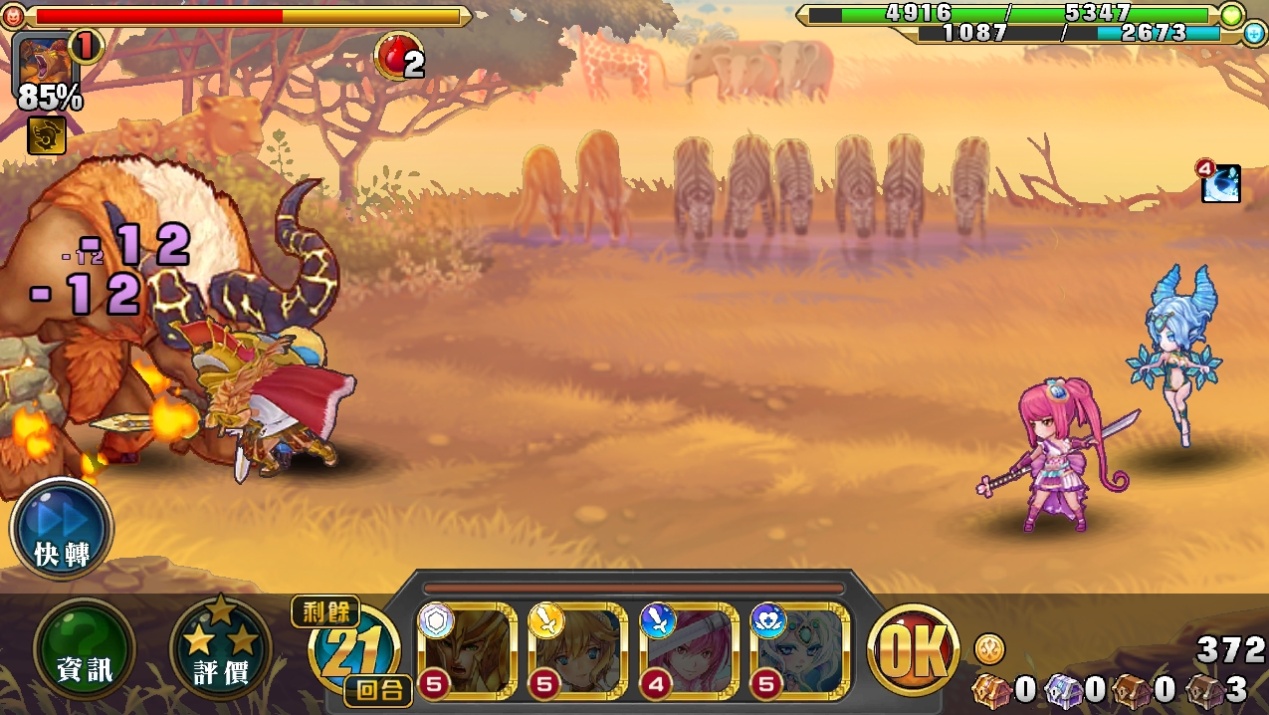Screen dimensions: 1269x715
Task: Check the golden boss status effect icon
Action: point(46,135)
